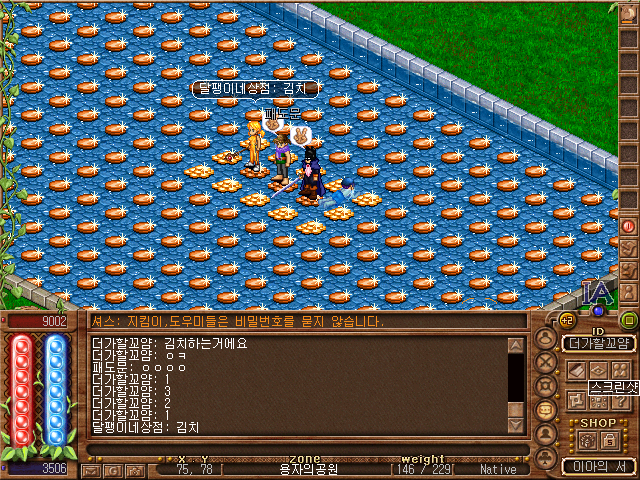Screen dimensions: 640x480
Task: Click the red round button on right bar
Action: point(629,226)
